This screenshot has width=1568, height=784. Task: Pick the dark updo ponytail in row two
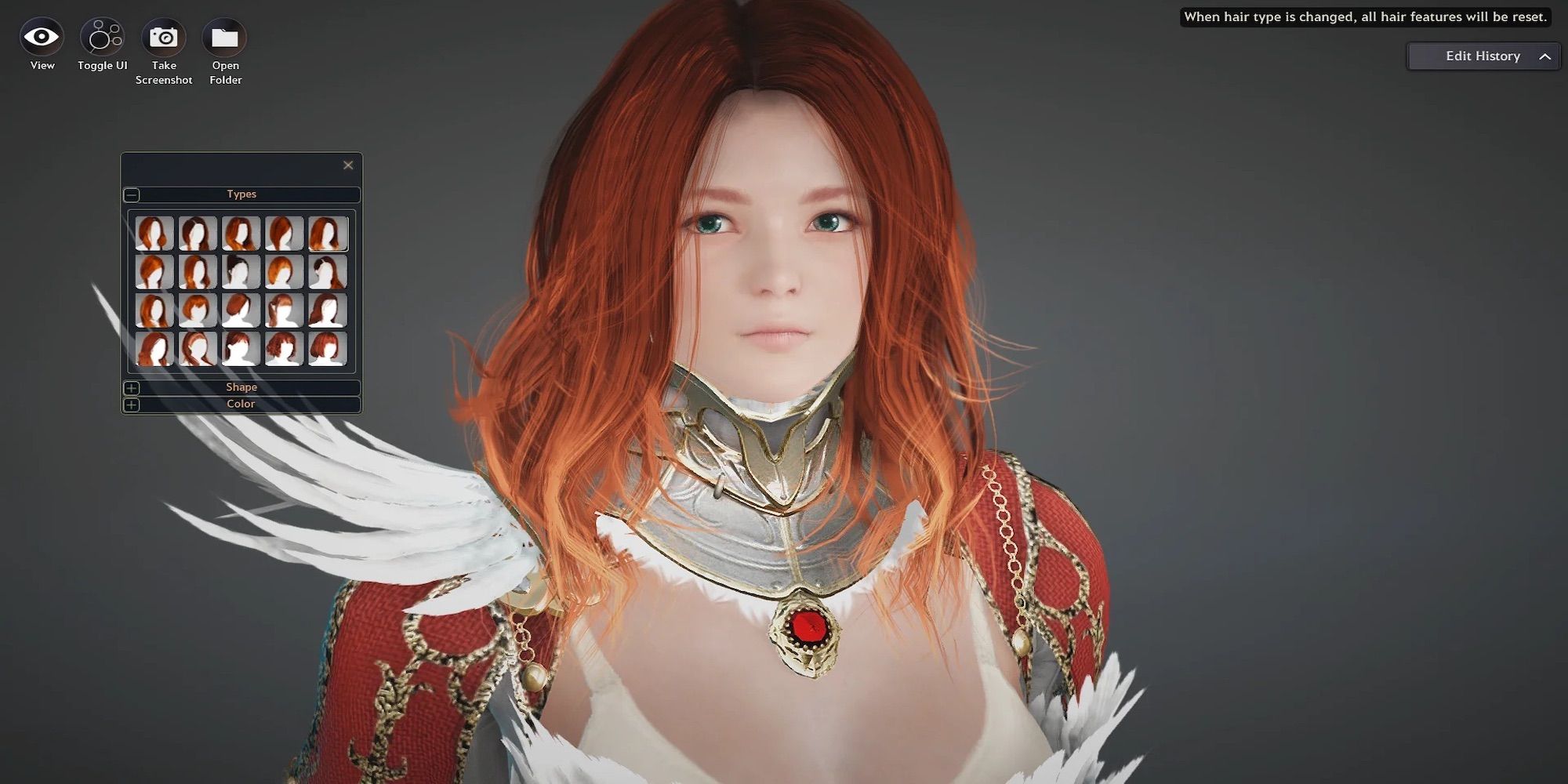(x=240, y=271)
